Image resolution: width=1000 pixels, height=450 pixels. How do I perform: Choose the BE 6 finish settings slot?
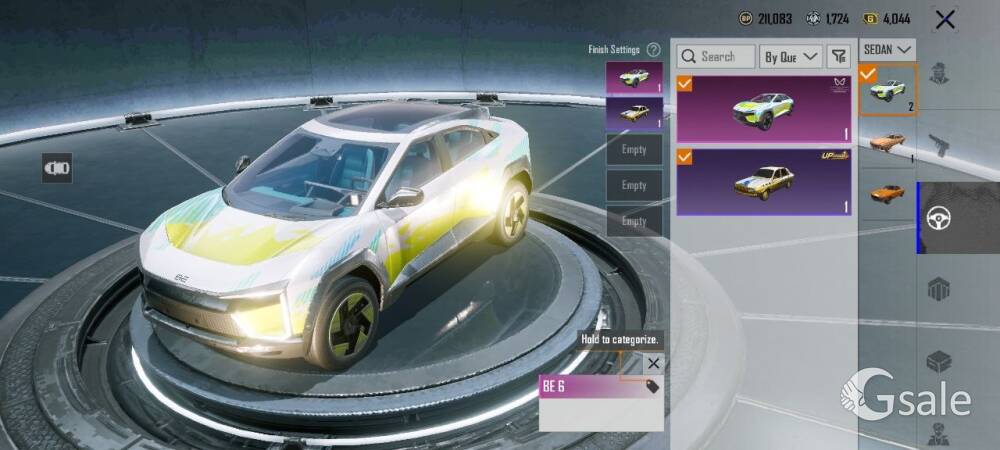click(634, 78)
